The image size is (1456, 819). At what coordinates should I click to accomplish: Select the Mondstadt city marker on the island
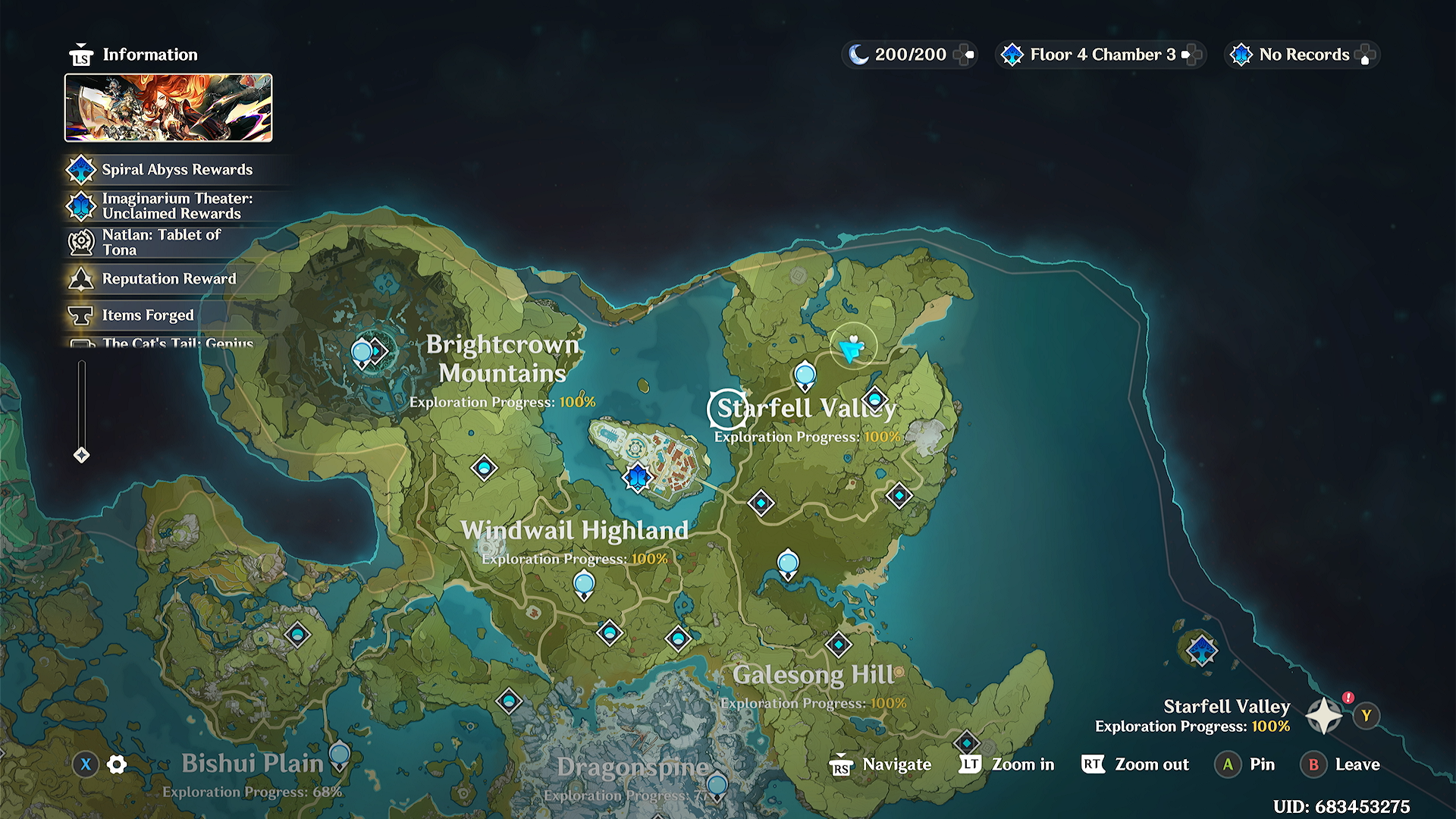point(638,478)
